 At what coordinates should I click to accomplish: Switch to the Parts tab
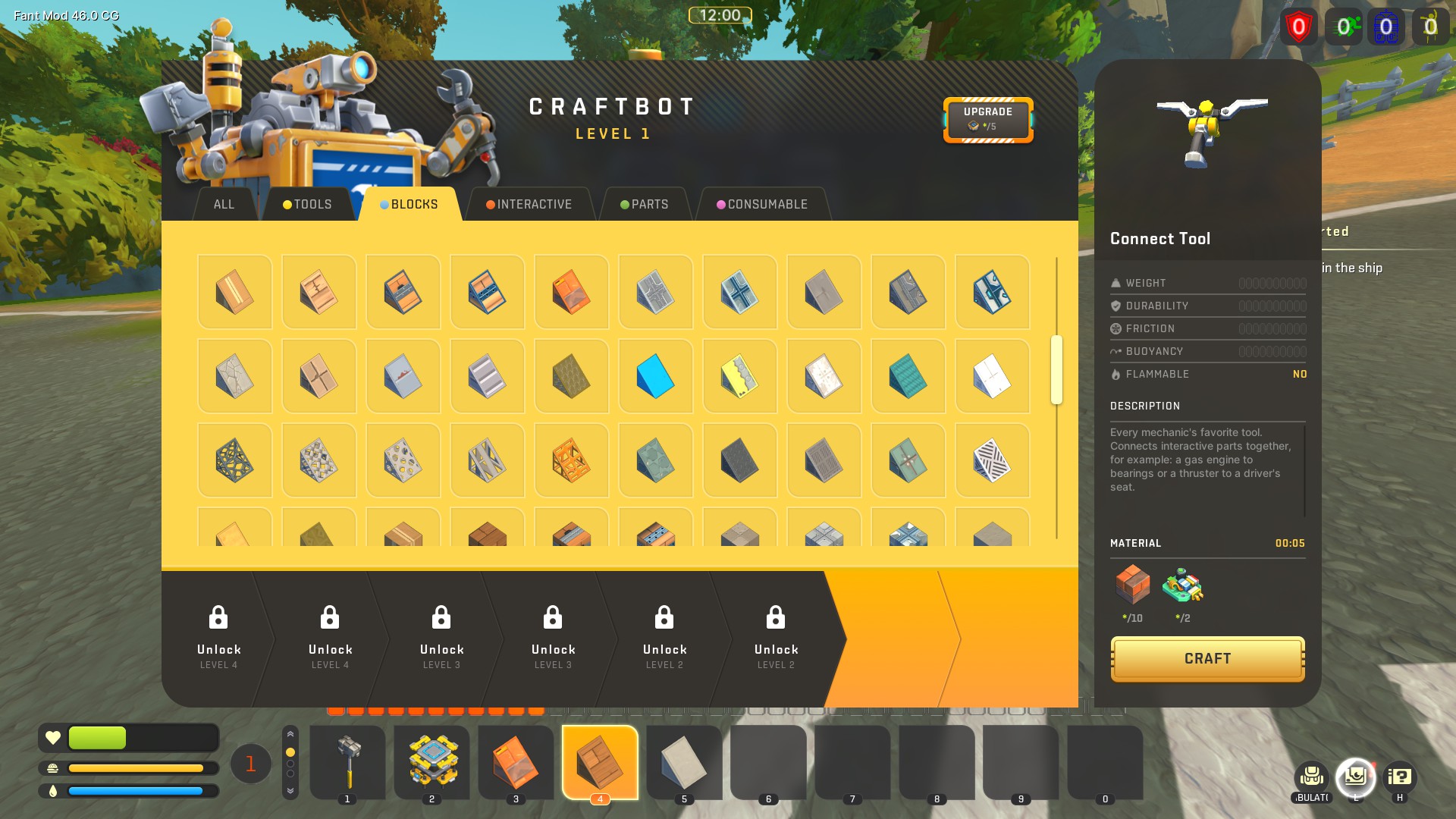(x=645, y=204)
